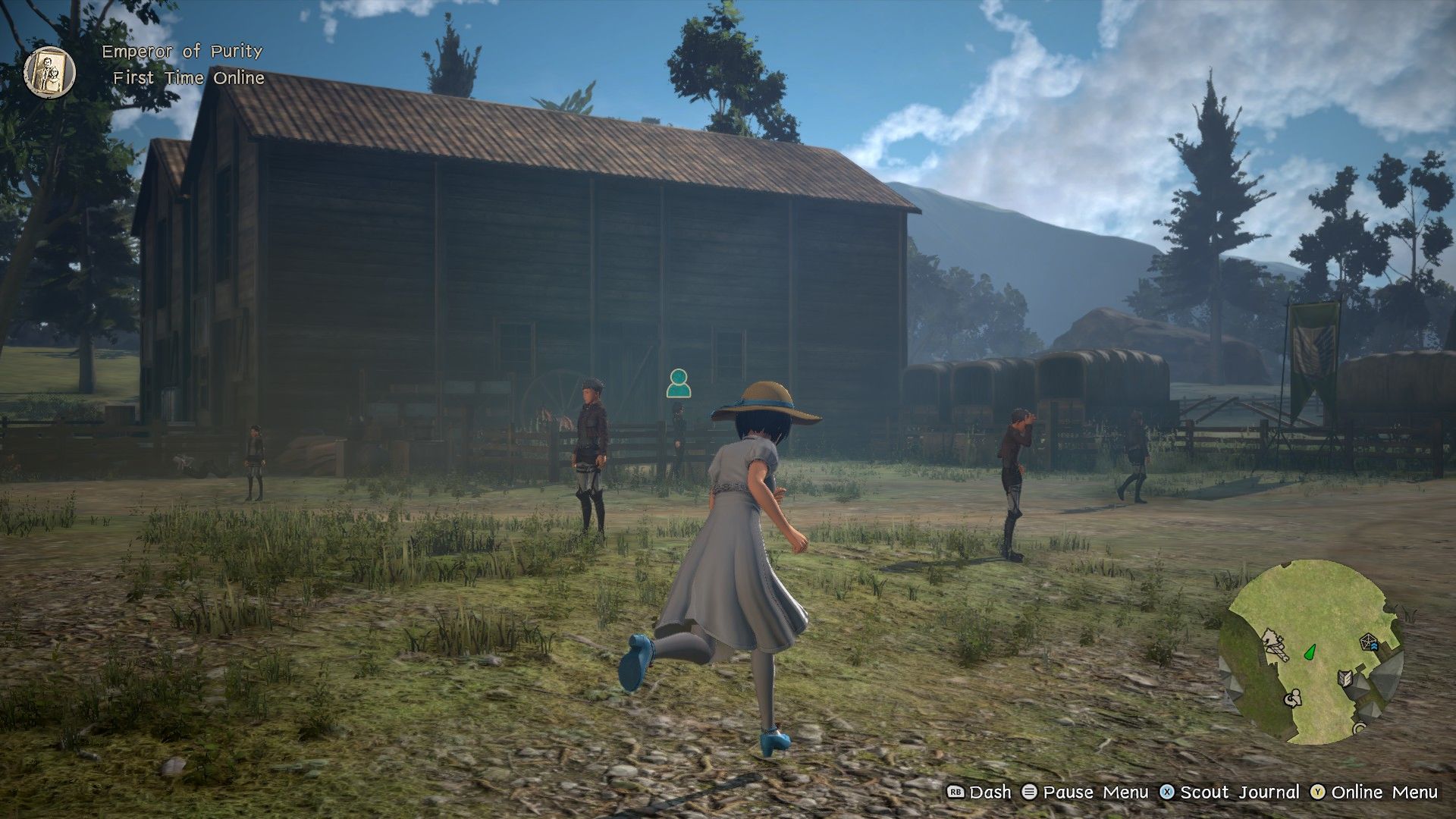The image size is (1456, 819).
Task: Click the Scout Regiment wings emblem on minimap
Action: click(x=1345, y=678)
